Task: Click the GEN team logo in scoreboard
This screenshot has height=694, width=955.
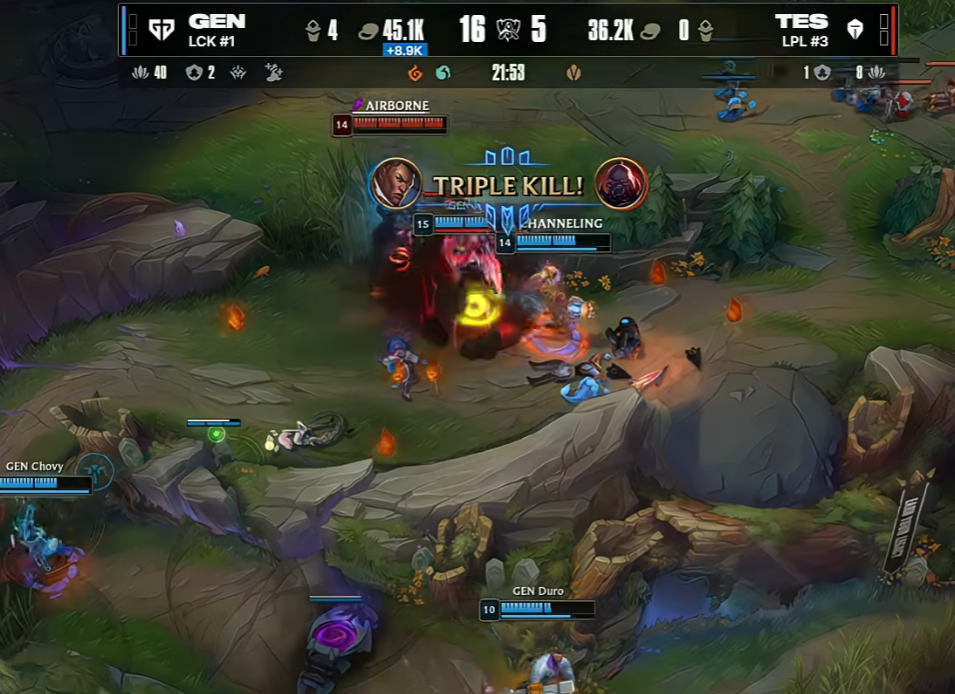Action: (x=161, y=30)
